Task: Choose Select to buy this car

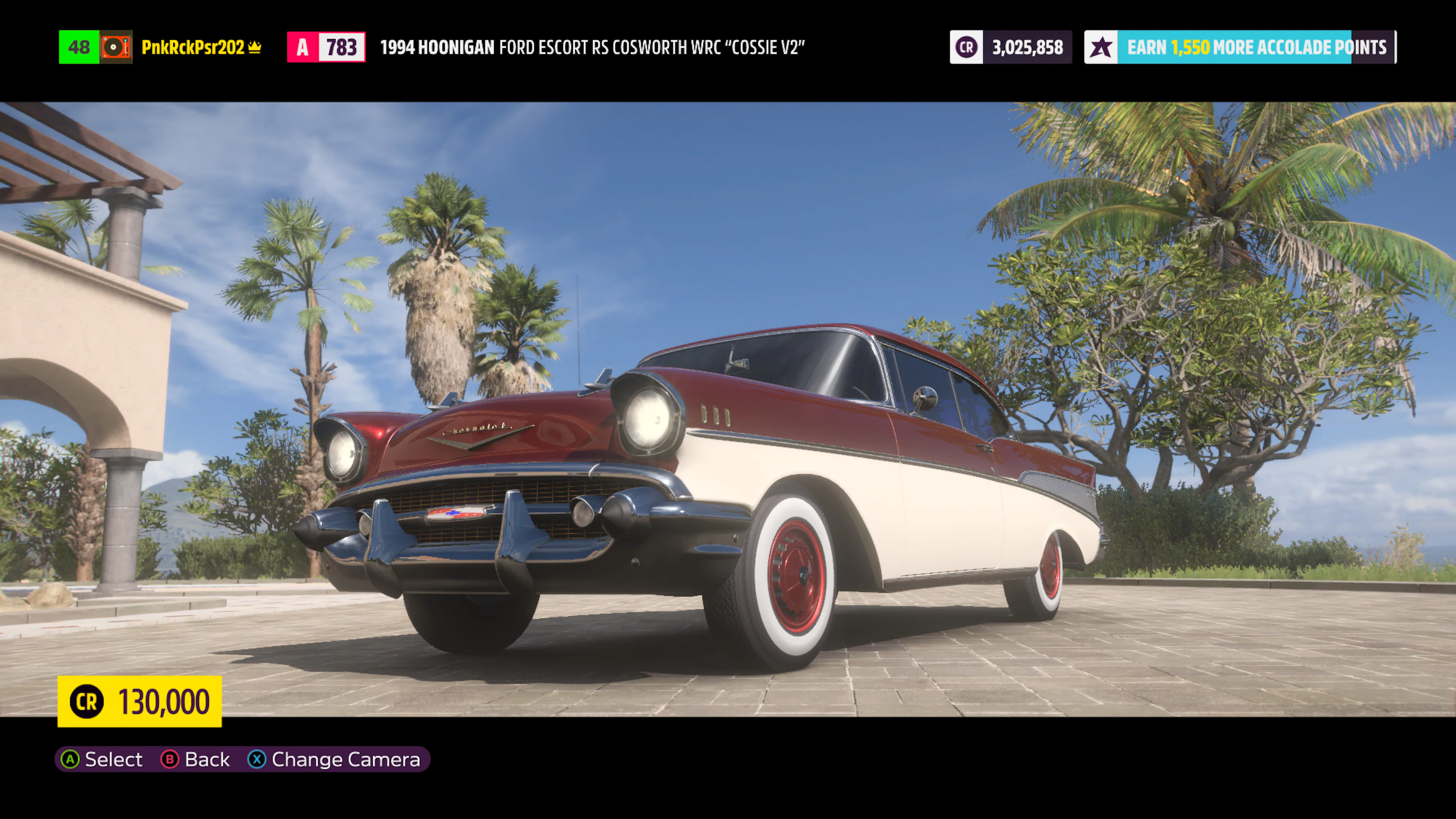Action: (102, 759)
